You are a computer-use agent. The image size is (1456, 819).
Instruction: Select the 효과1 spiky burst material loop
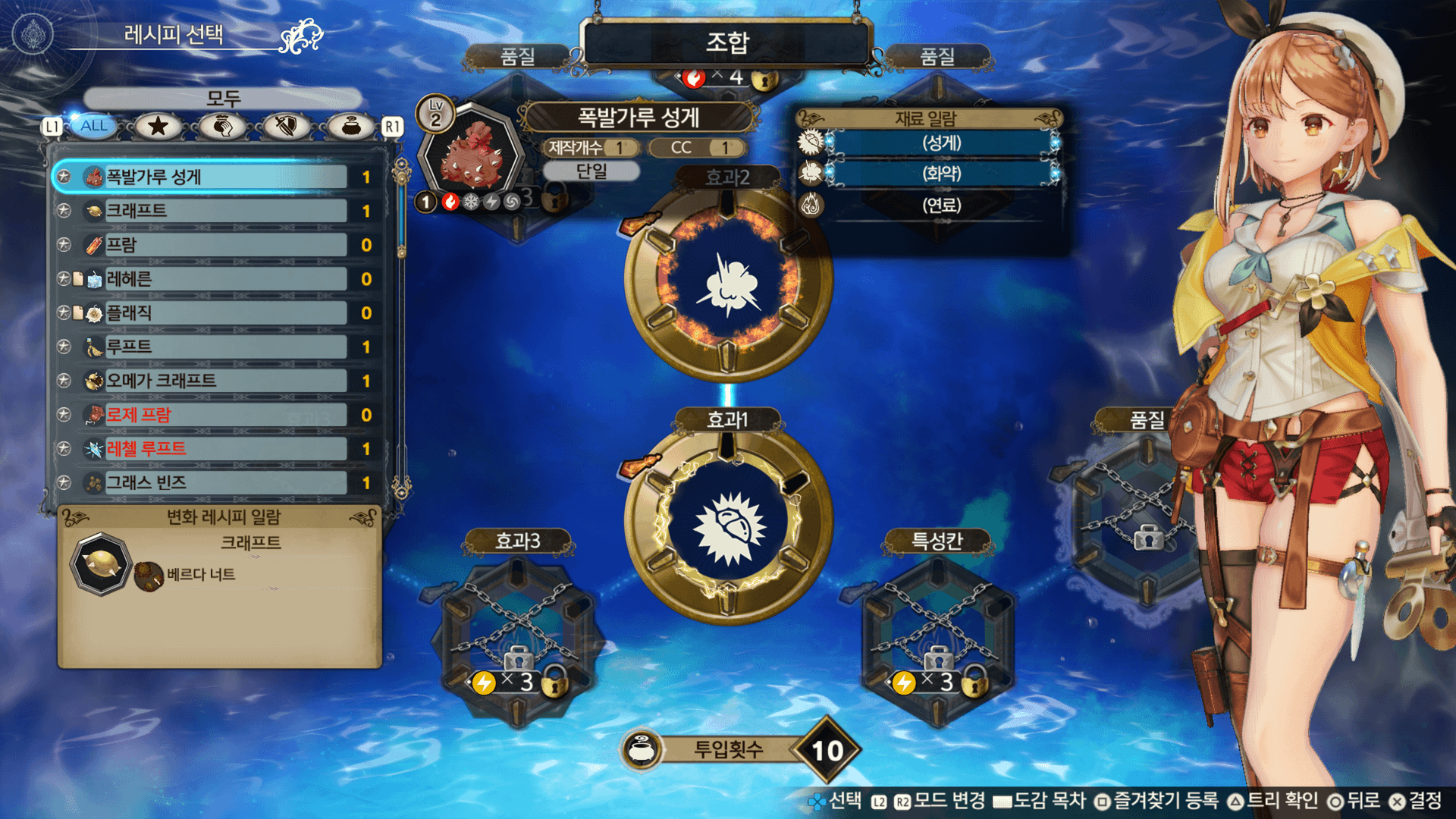coord(728,525)
